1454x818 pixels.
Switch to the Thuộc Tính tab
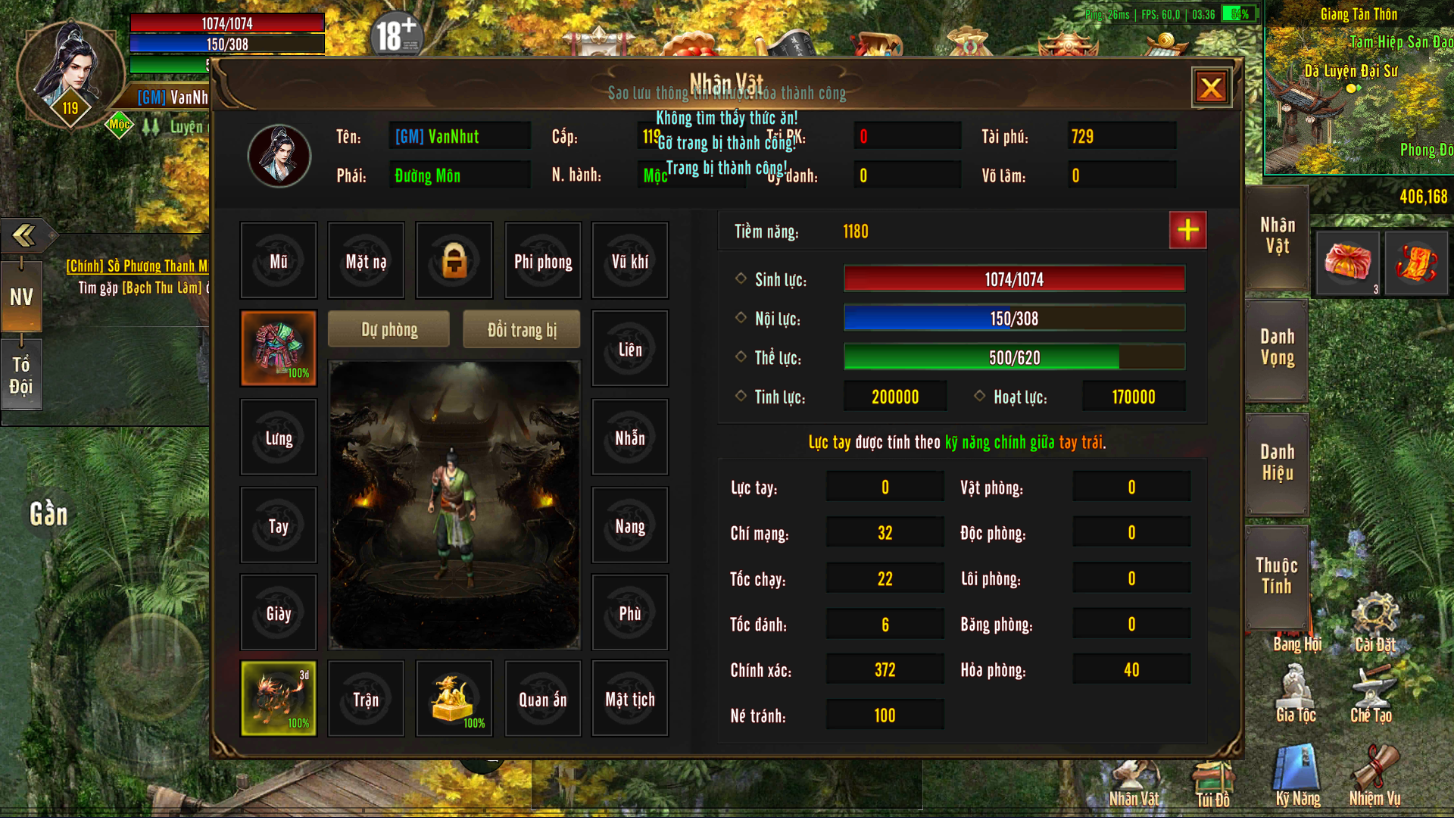coord(1277,576)
